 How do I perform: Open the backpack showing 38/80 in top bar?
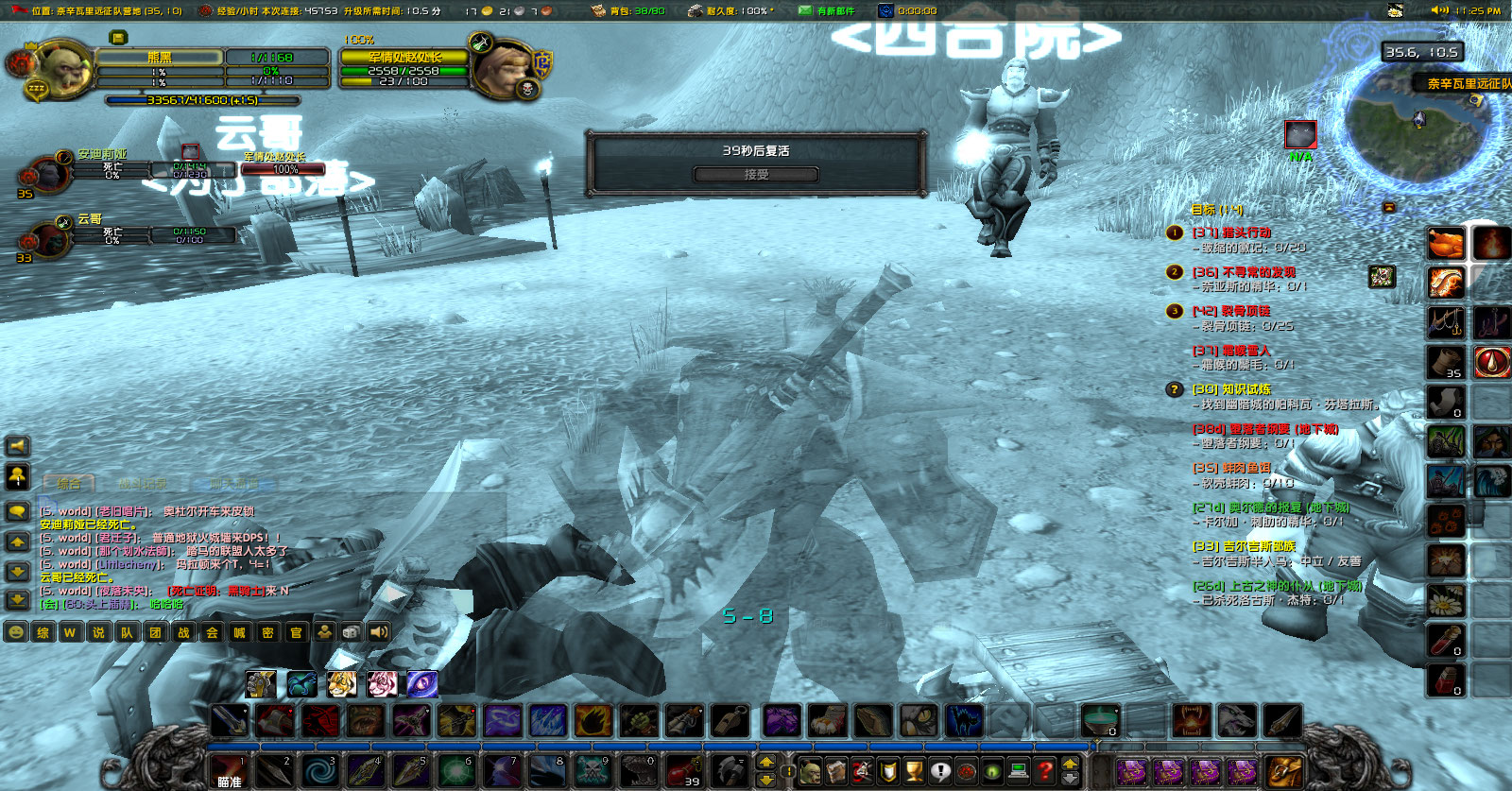coord(599,10)
